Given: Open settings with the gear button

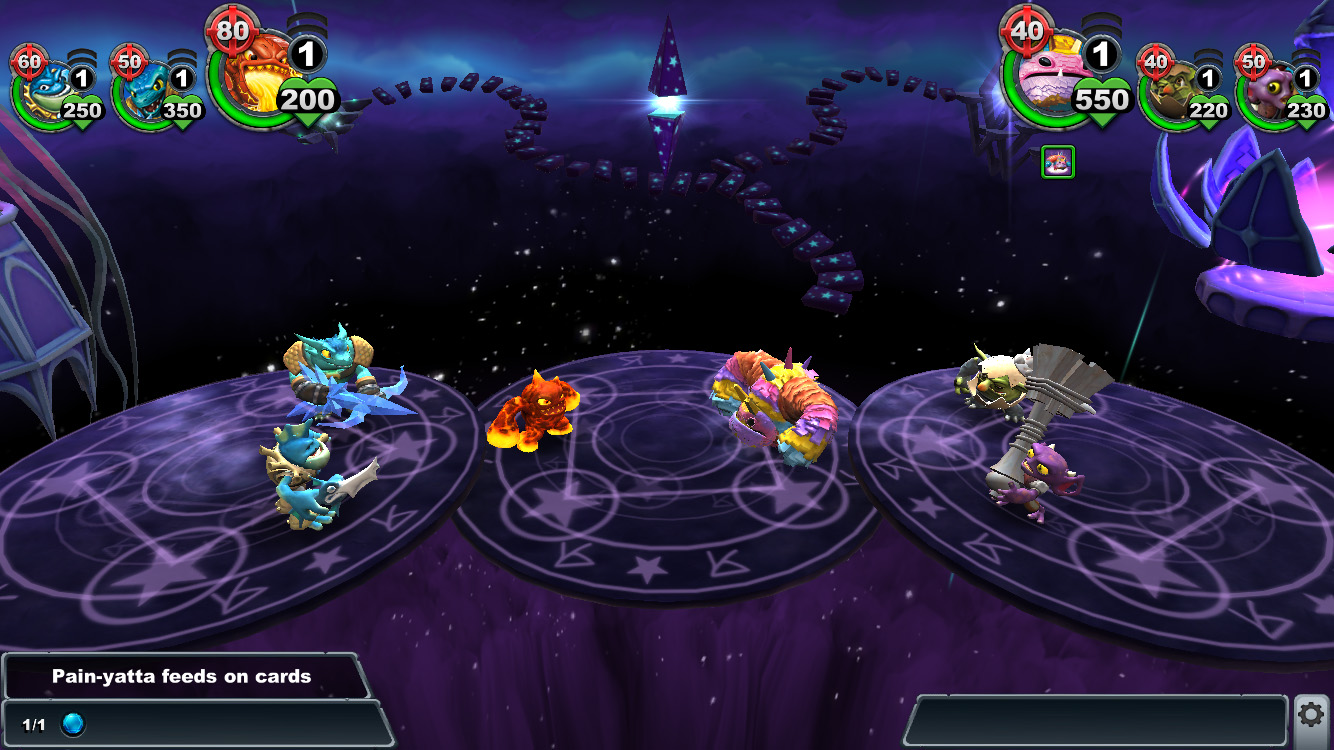Looking at the screenshot, I should coord(1312,715).
